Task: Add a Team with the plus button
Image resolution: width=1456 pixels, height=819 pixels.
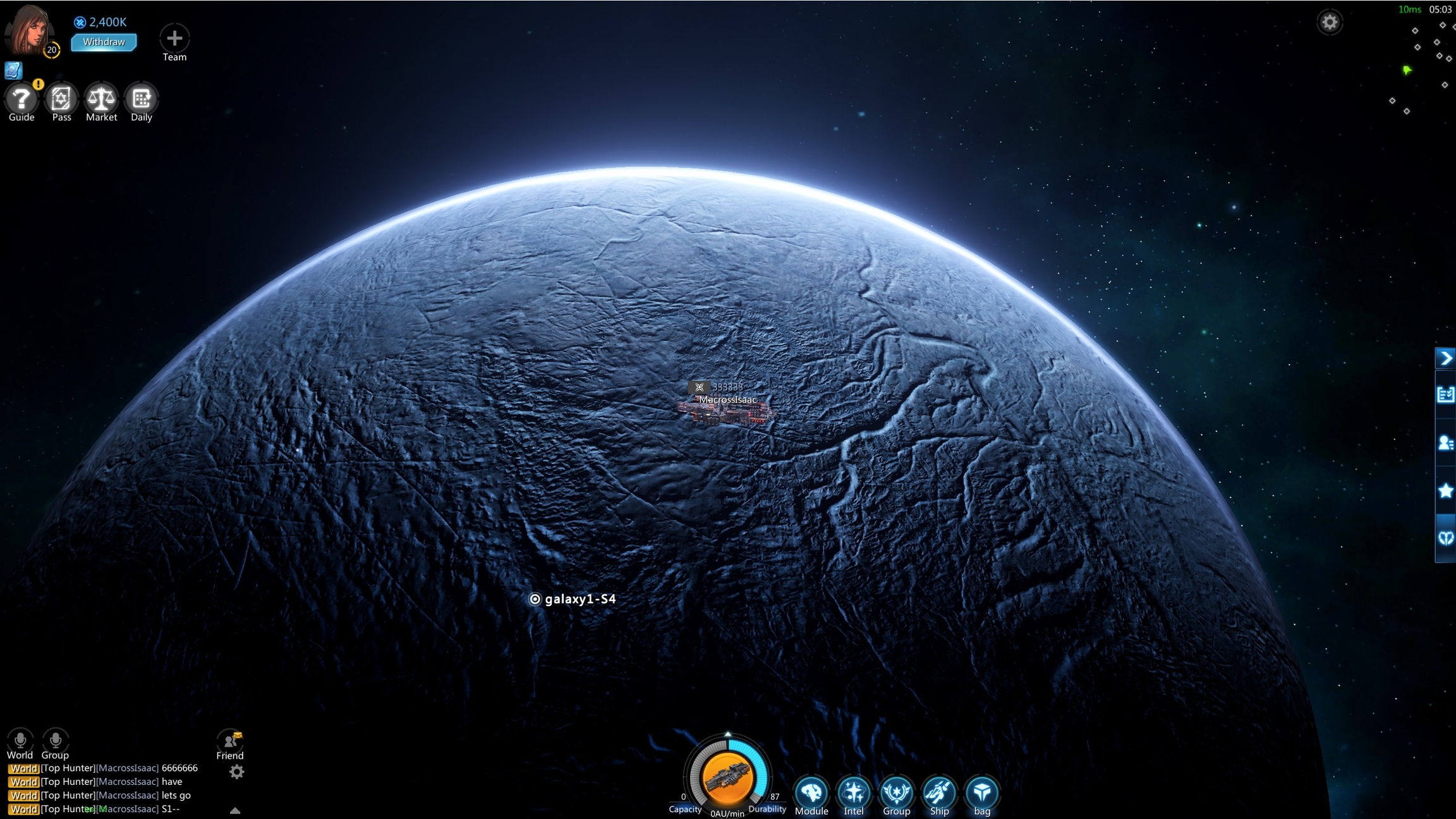Action: (x=174, y=39)
